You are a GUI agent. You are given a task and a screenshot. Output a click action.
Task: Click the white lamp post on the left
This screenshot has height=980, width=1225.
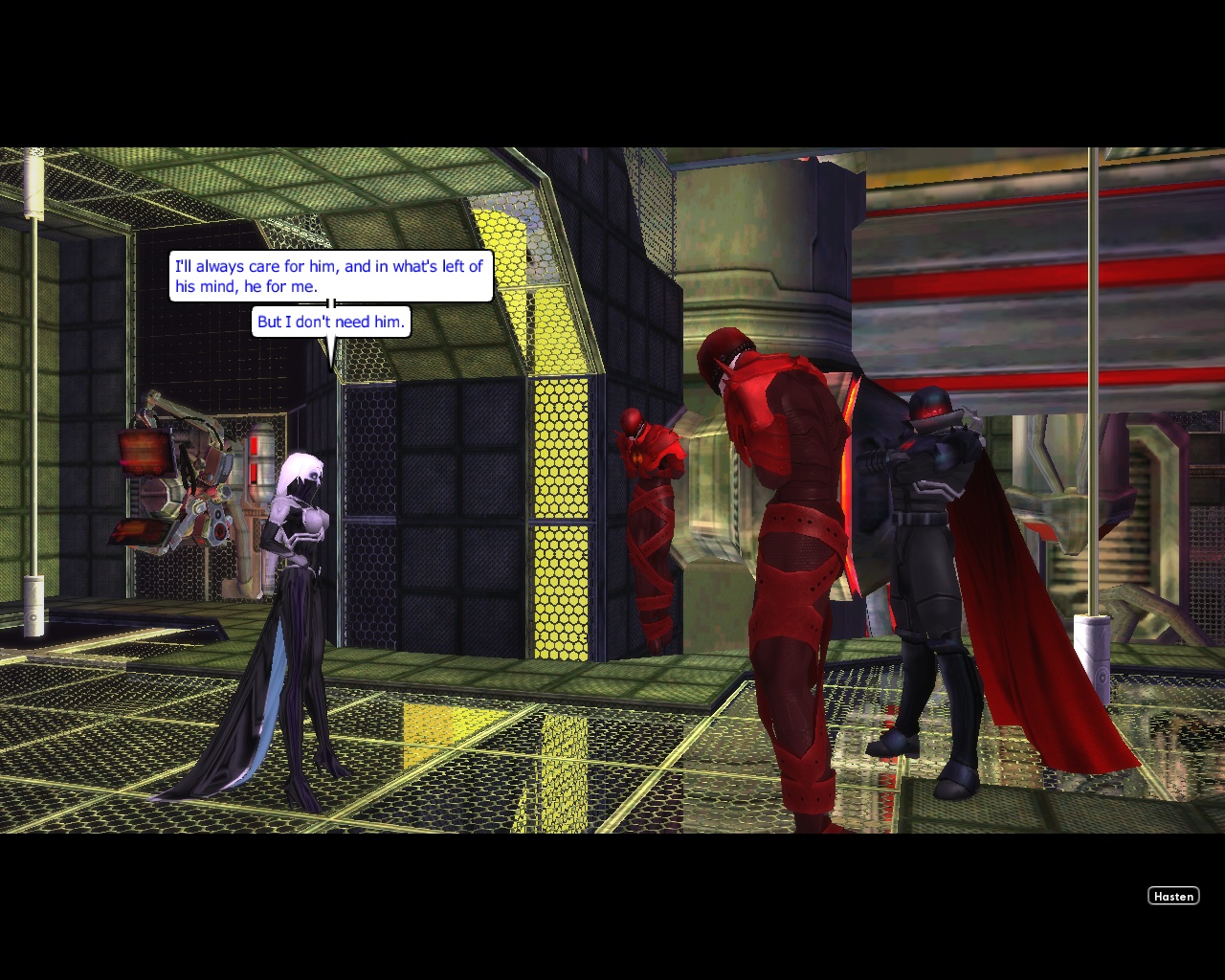point(34,383)
